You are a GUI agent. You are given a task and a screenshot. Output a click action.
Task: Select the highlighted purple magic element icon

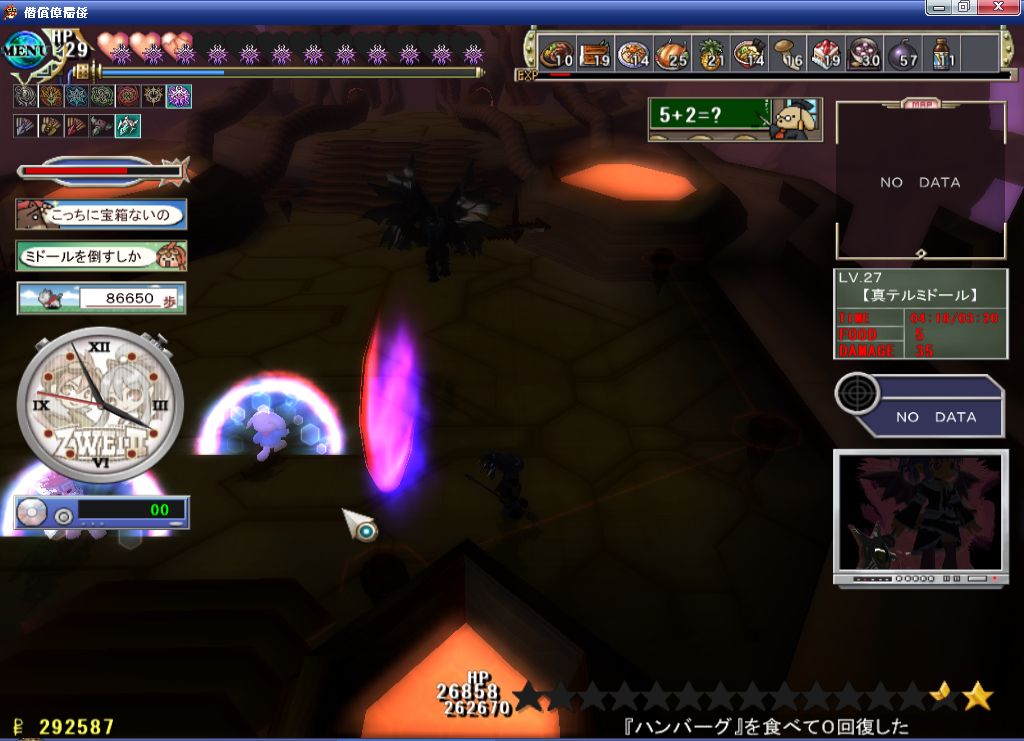pos(180,96)
